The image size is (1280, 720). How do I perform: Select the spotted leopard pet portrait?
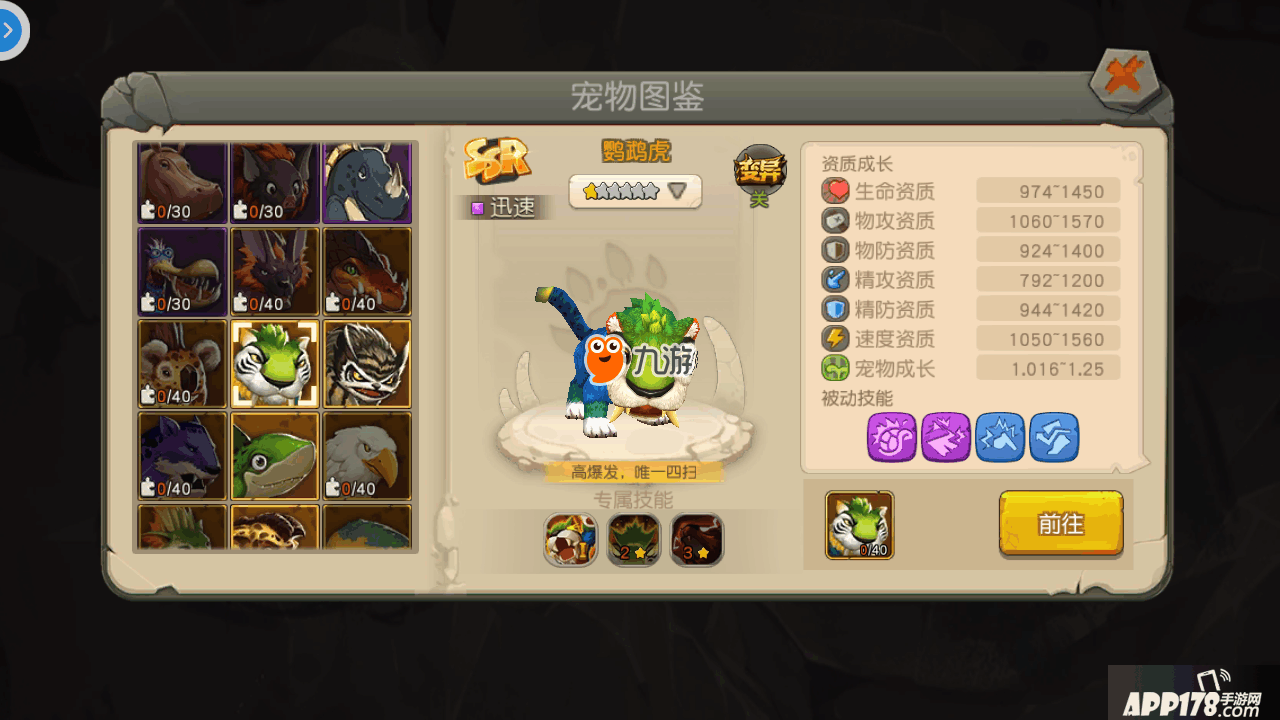click(x=182, y=363)
